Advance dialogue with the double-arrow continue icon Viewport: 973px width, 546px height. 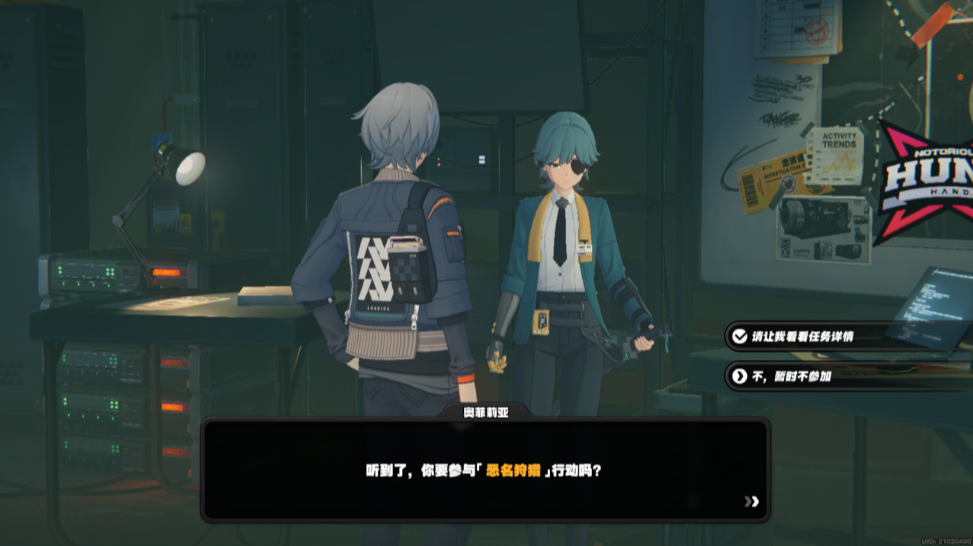pyautogui.click(x=752, y=501)
